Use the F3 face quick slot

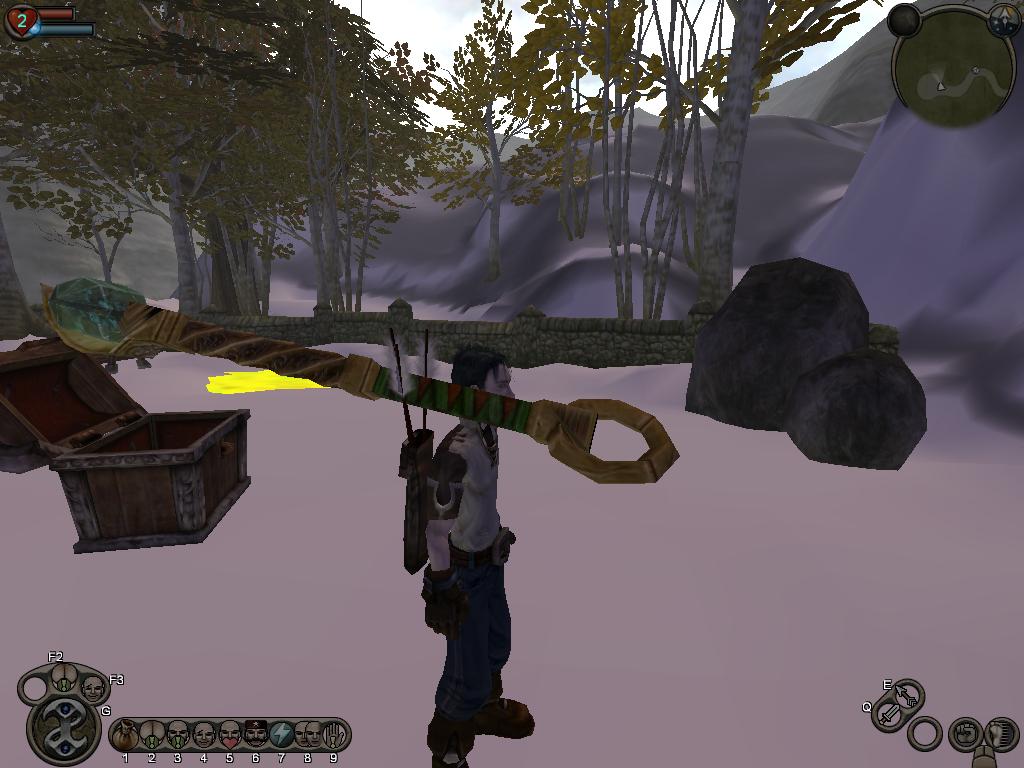[92, 689]
